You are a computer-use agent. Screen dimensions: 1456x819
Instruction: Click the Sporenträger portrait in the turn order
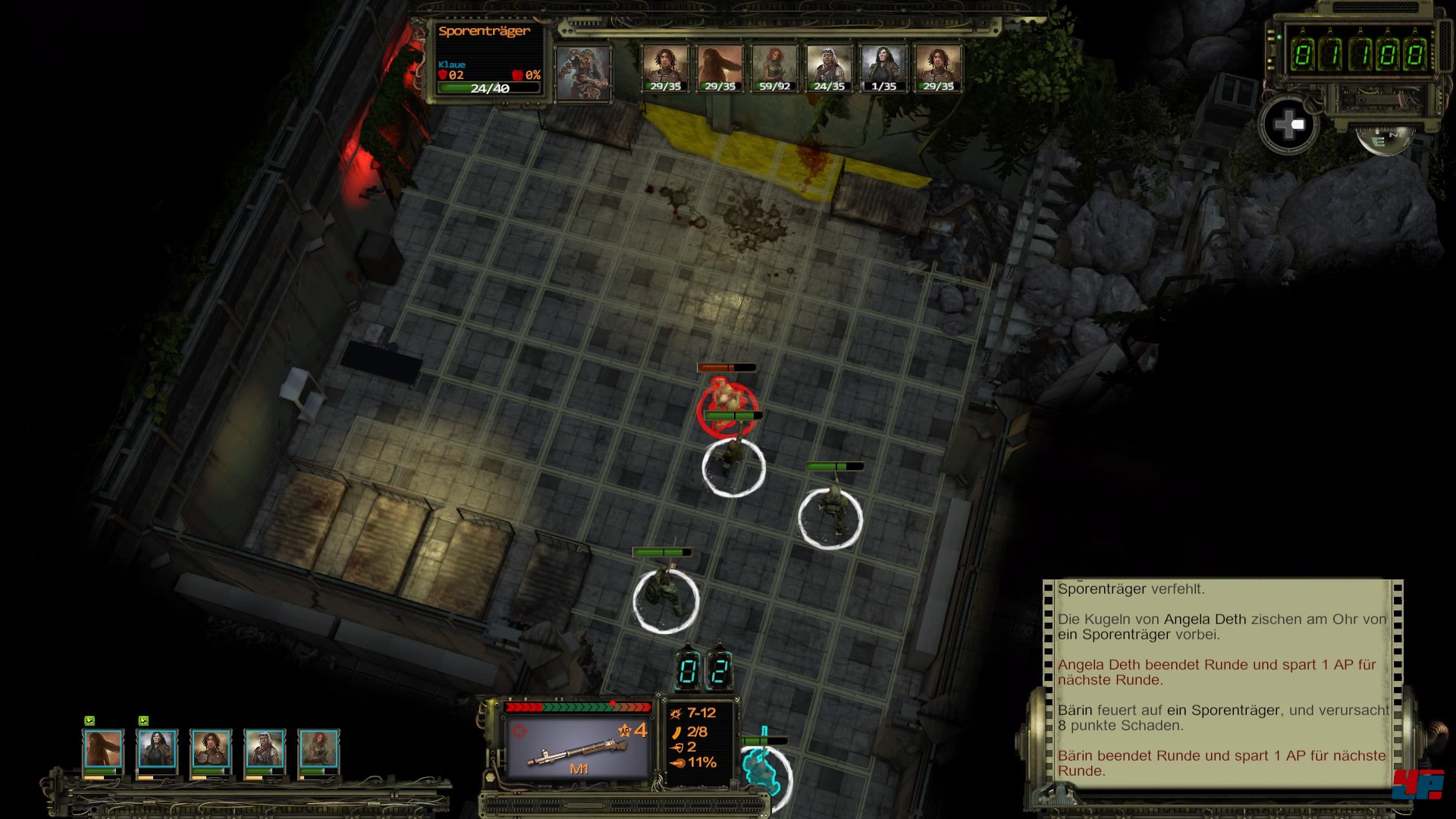[x=582, y=72]
